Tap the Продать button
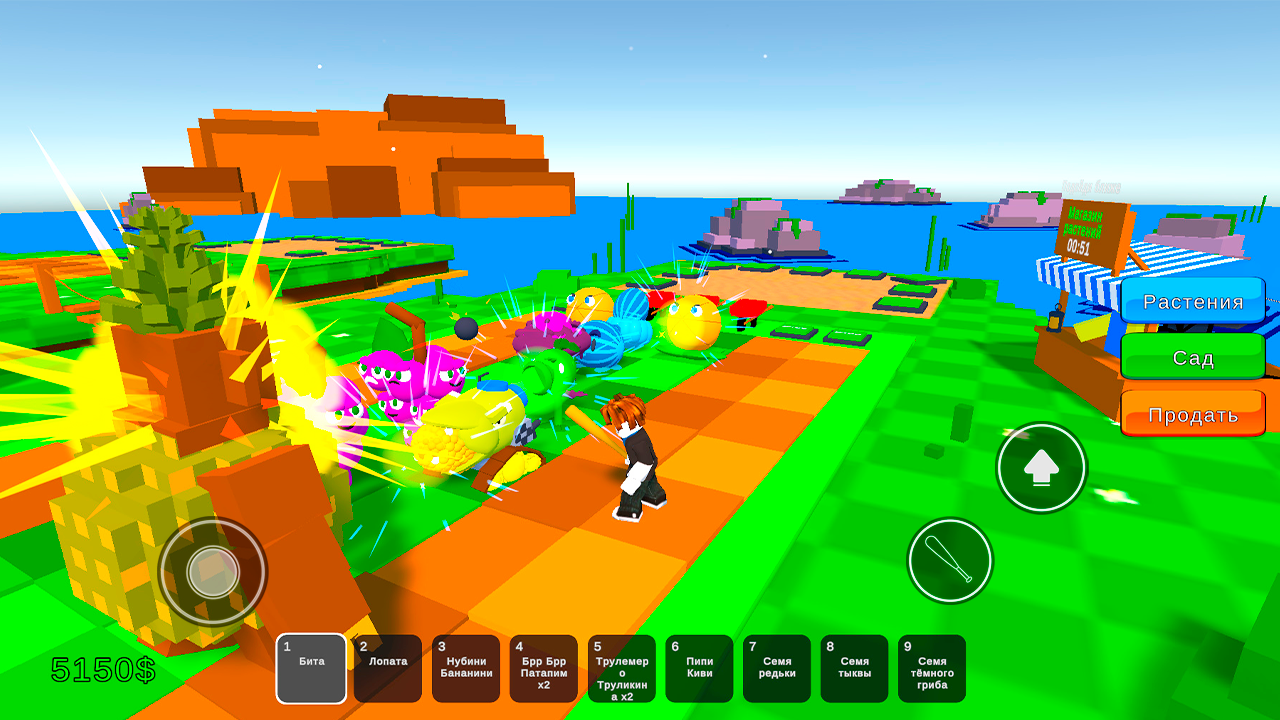This screenshot has width=1280, height=720. 1193,413
